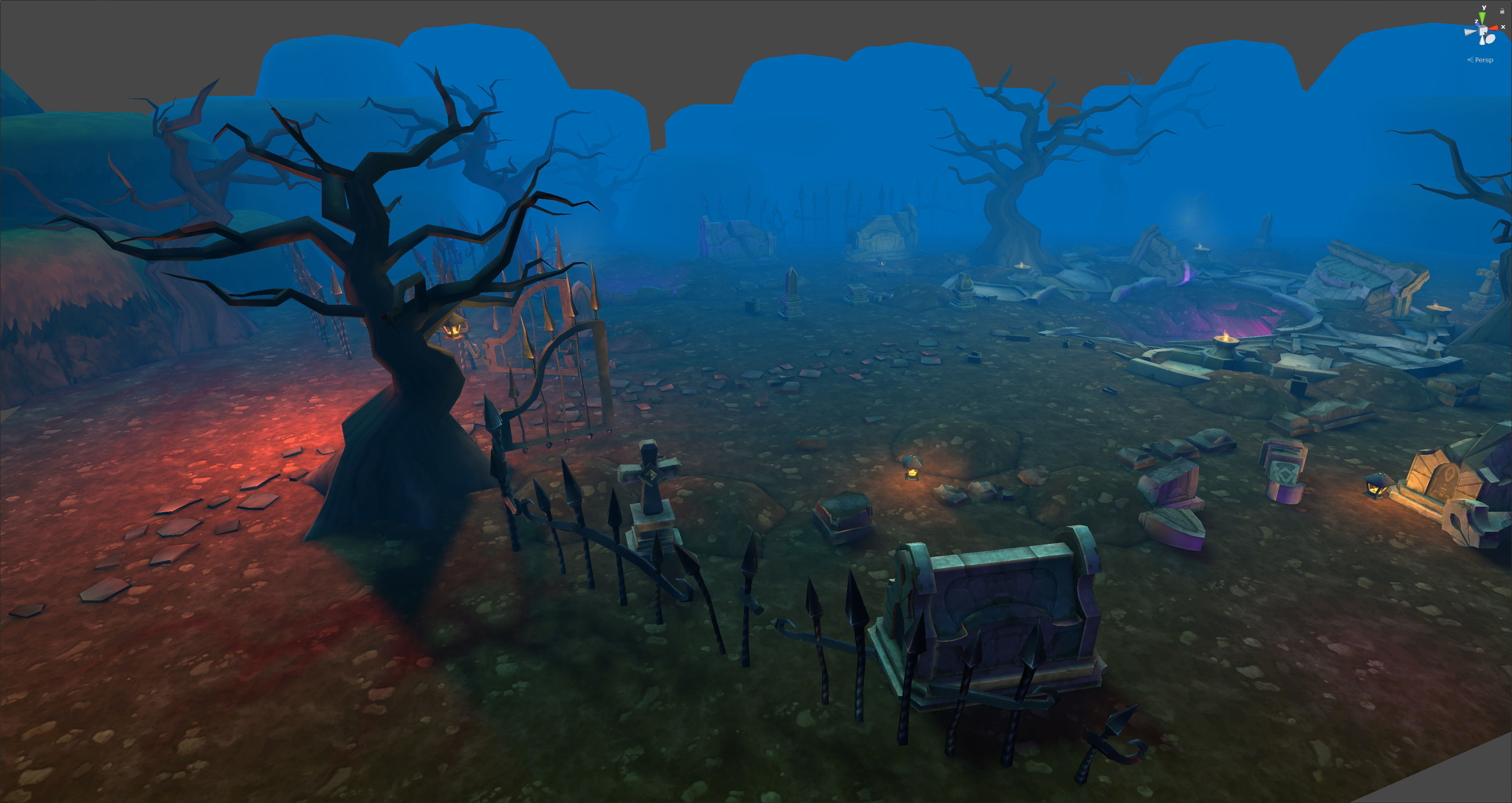Image resolution: width=1512 pixels, height=803 pixels.
Task: Click the downward-facing negative Y cone on the gizmo
Action: [1482, 41]
